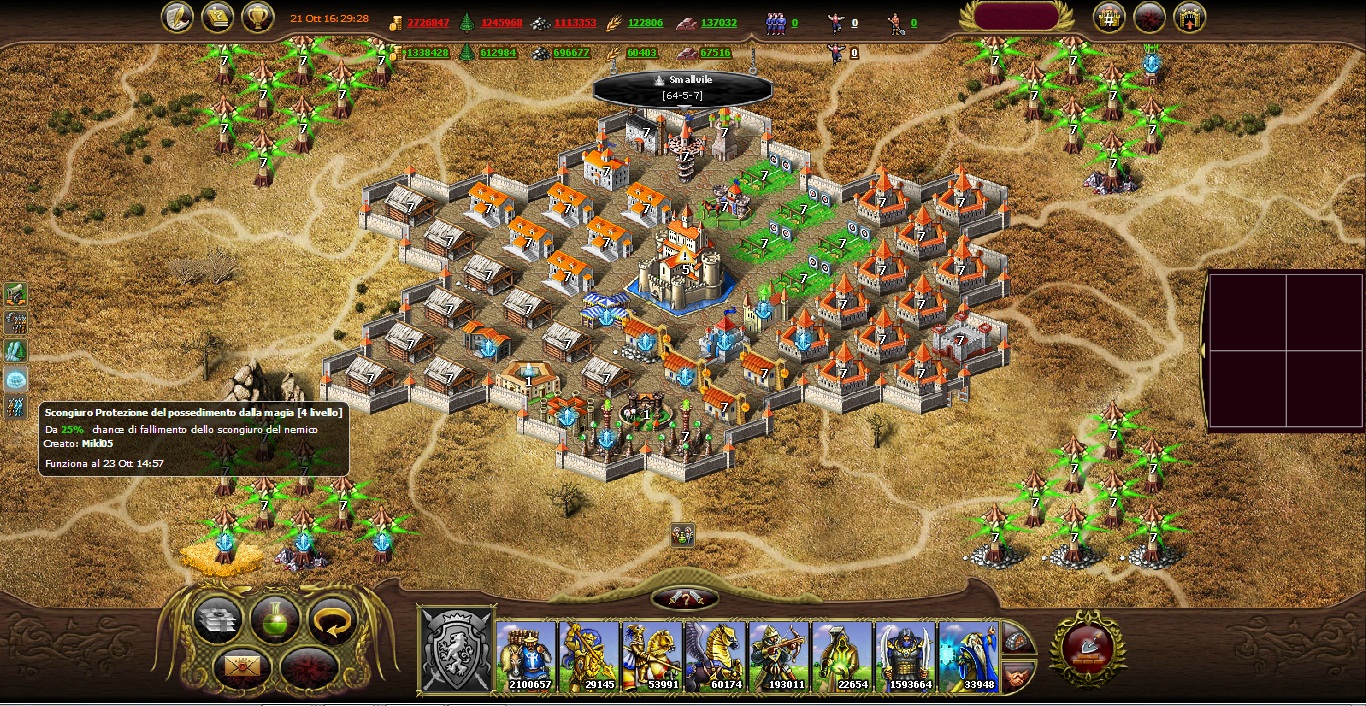Viewport: 1366px width, 706px height.
Task: Select the ice dome magic protection spell
Action: [16, 379]
